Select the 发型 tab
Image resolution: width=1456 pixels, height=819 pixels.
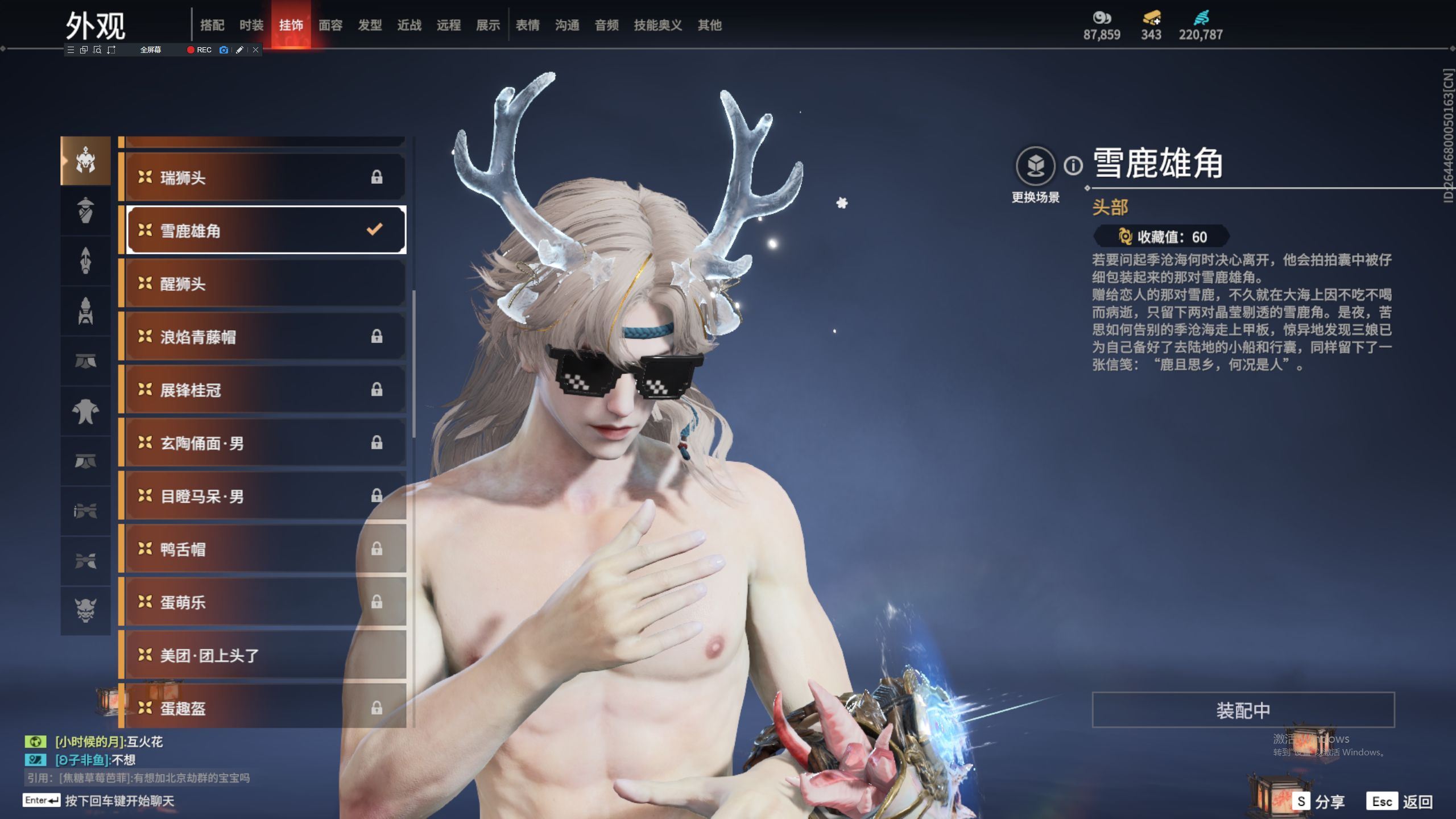(x=370, y=25)
